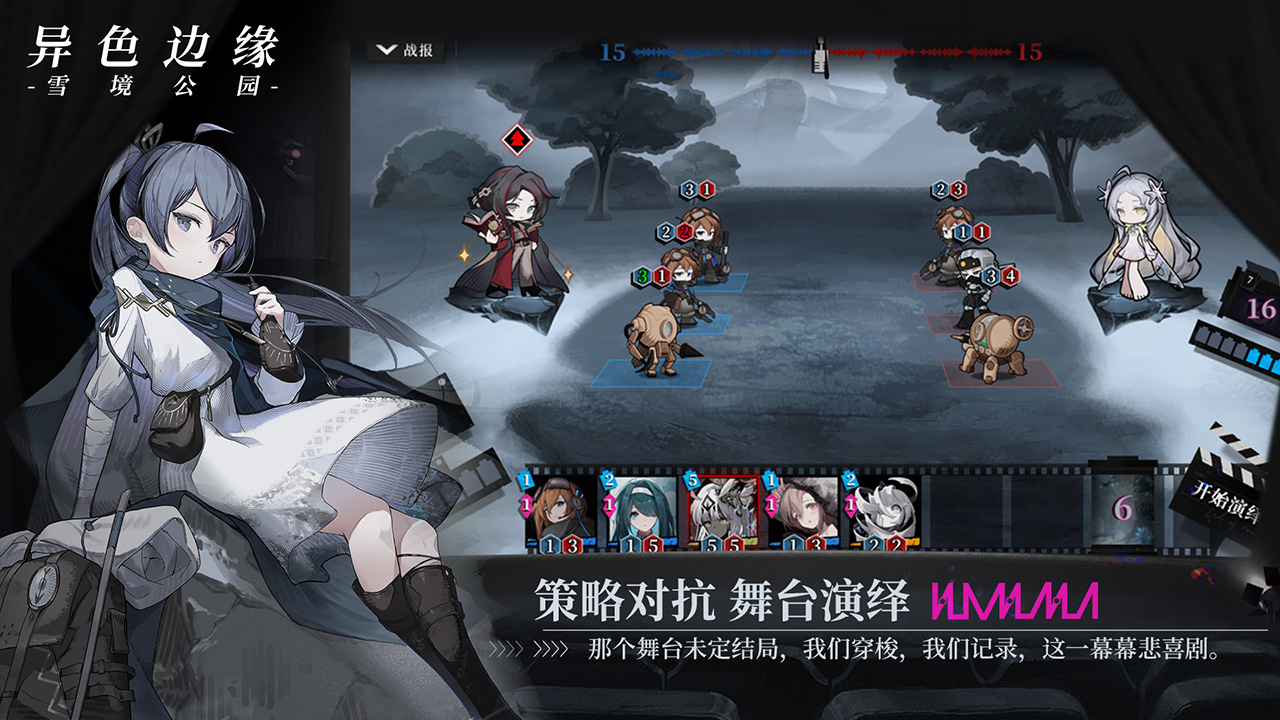1280x720 pixels.
Task: Open the badge labeled 7 on the right edge
Action: coord(1249,280)
